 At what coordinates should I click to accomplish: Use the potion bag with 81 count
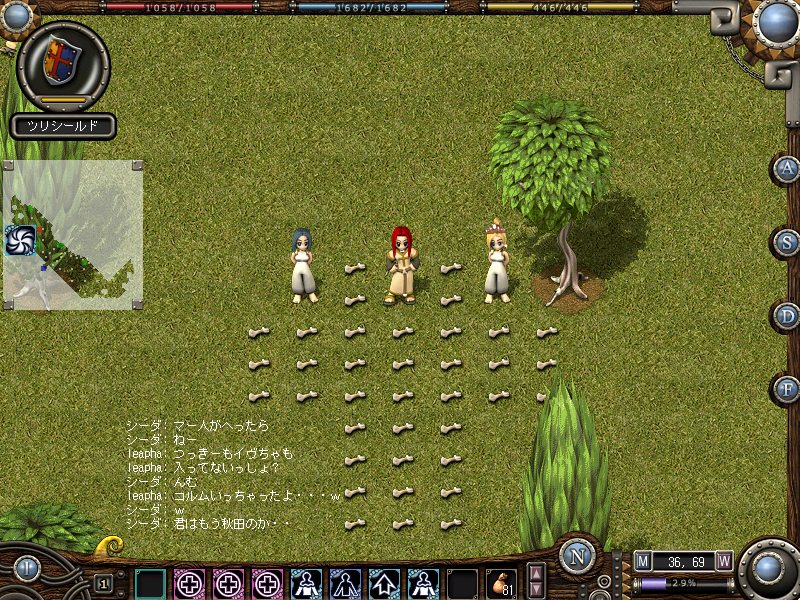point(500,583)
